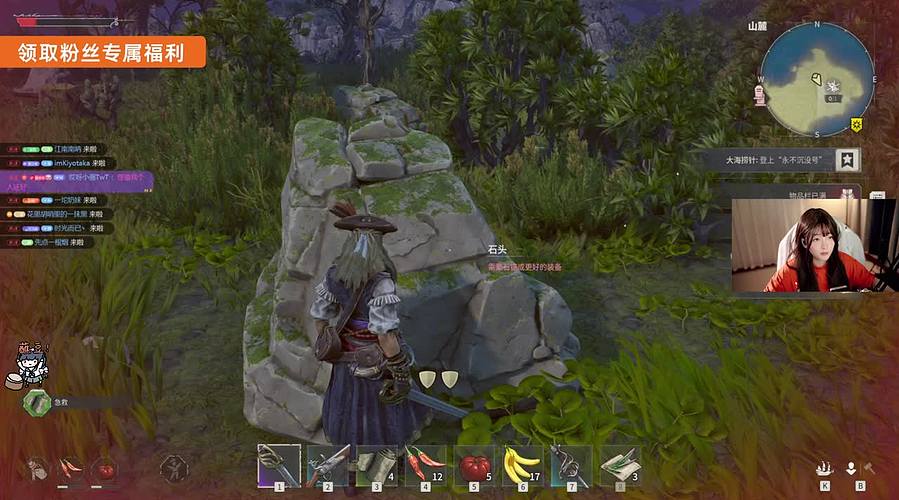Select the red chili peppers hotbar slot
Image resolution: width=899 pixels, height=500 pixels.
[x=425, y=465]
